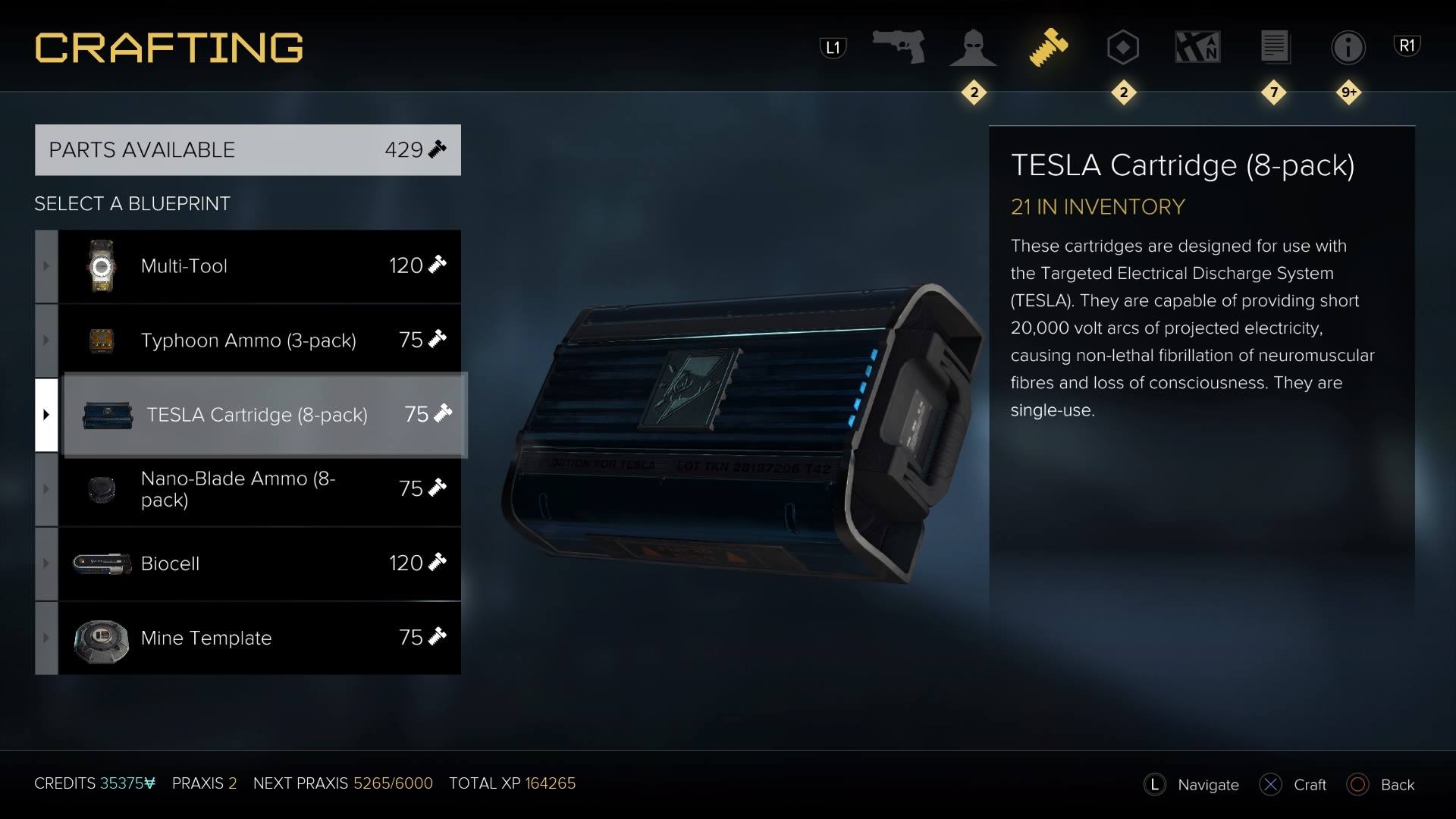Screen dimensions: 1456x819
Task: Select the pistol weapons icon in top bar
Action: pos(899,47)
